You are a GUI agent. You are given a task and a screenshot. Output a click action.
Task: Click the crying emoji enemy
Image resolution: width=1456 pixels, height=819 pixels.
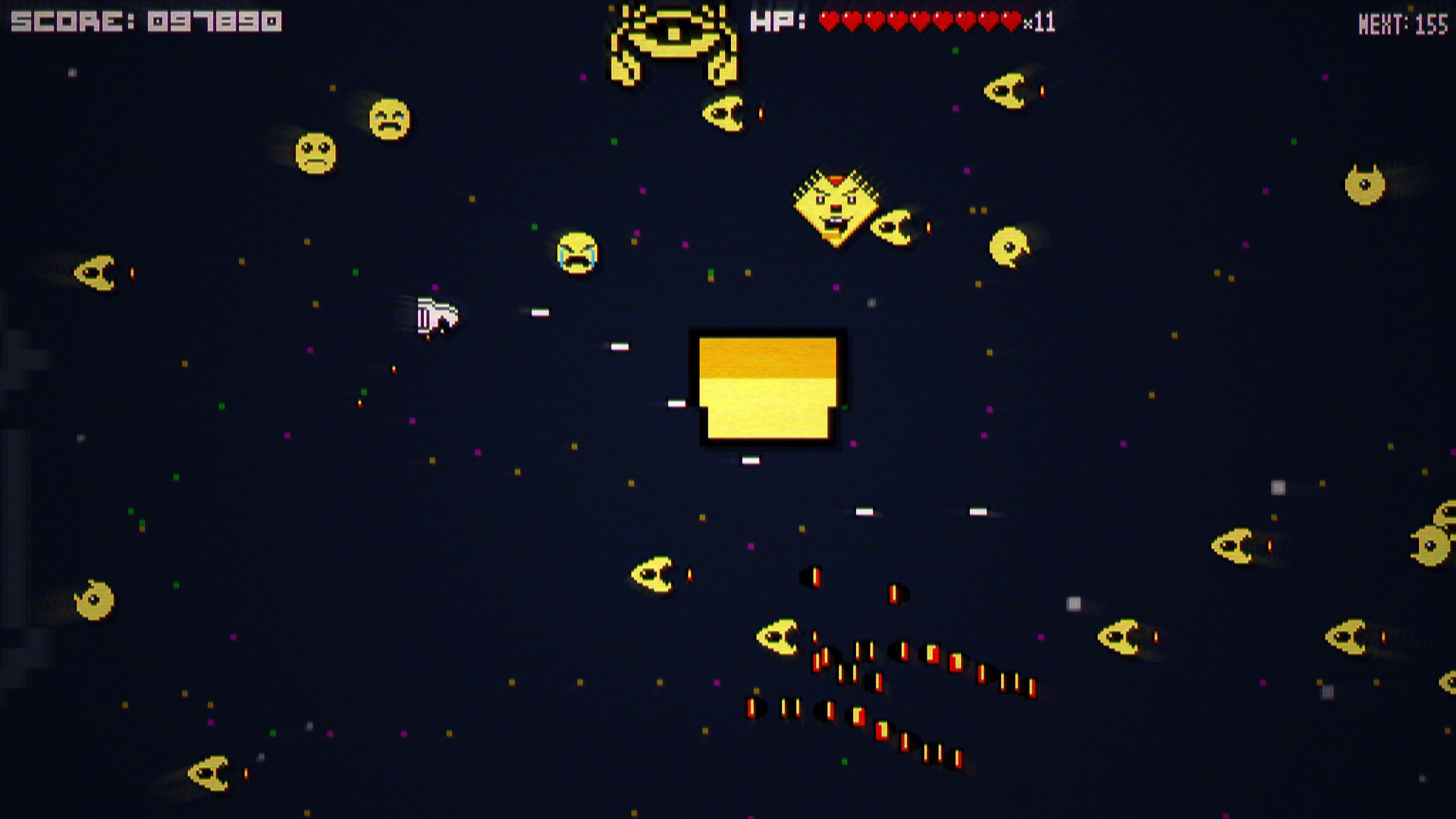click(578, 254)
